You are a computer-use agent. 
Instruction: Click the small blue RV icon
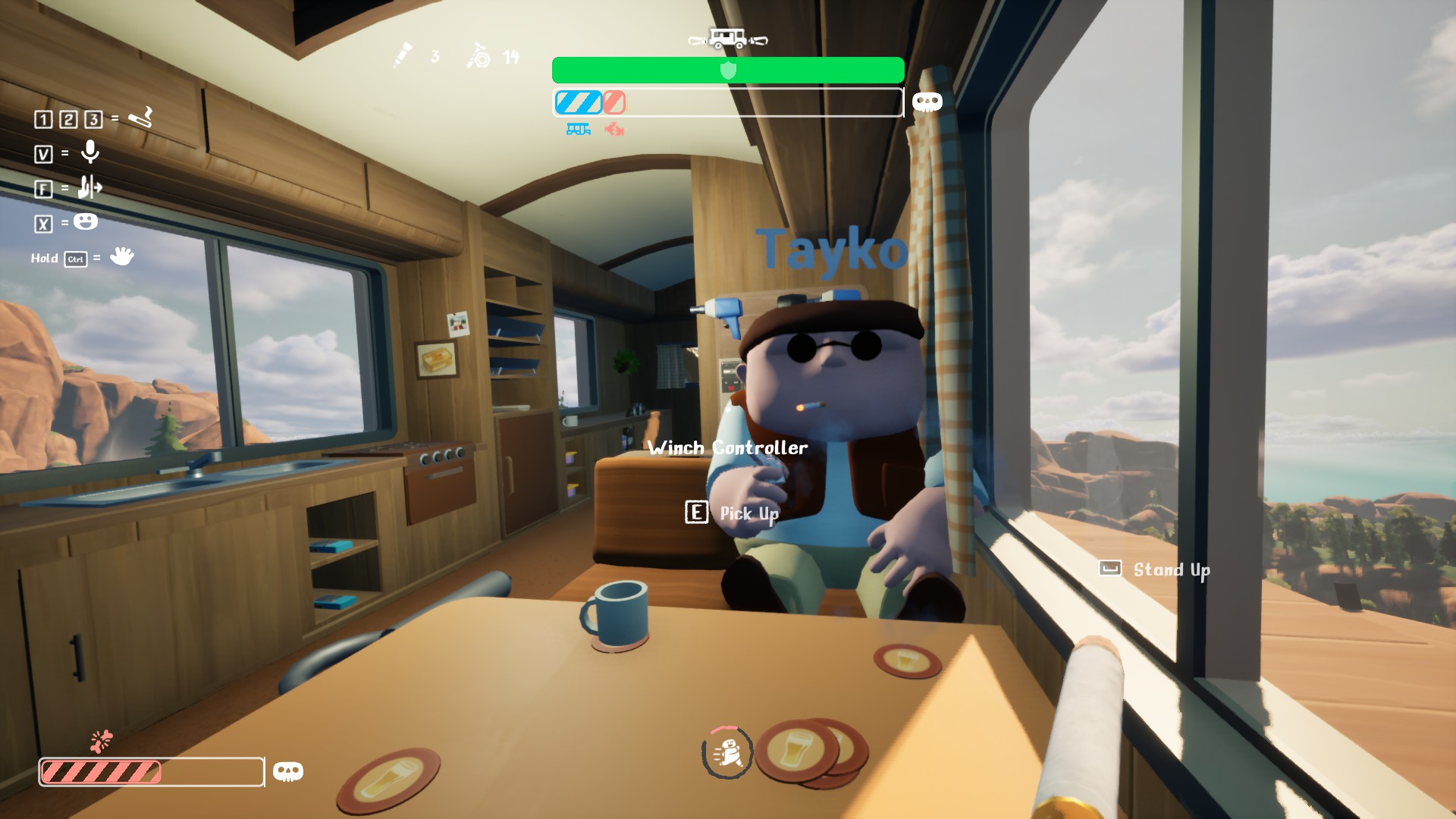point(578,130)
